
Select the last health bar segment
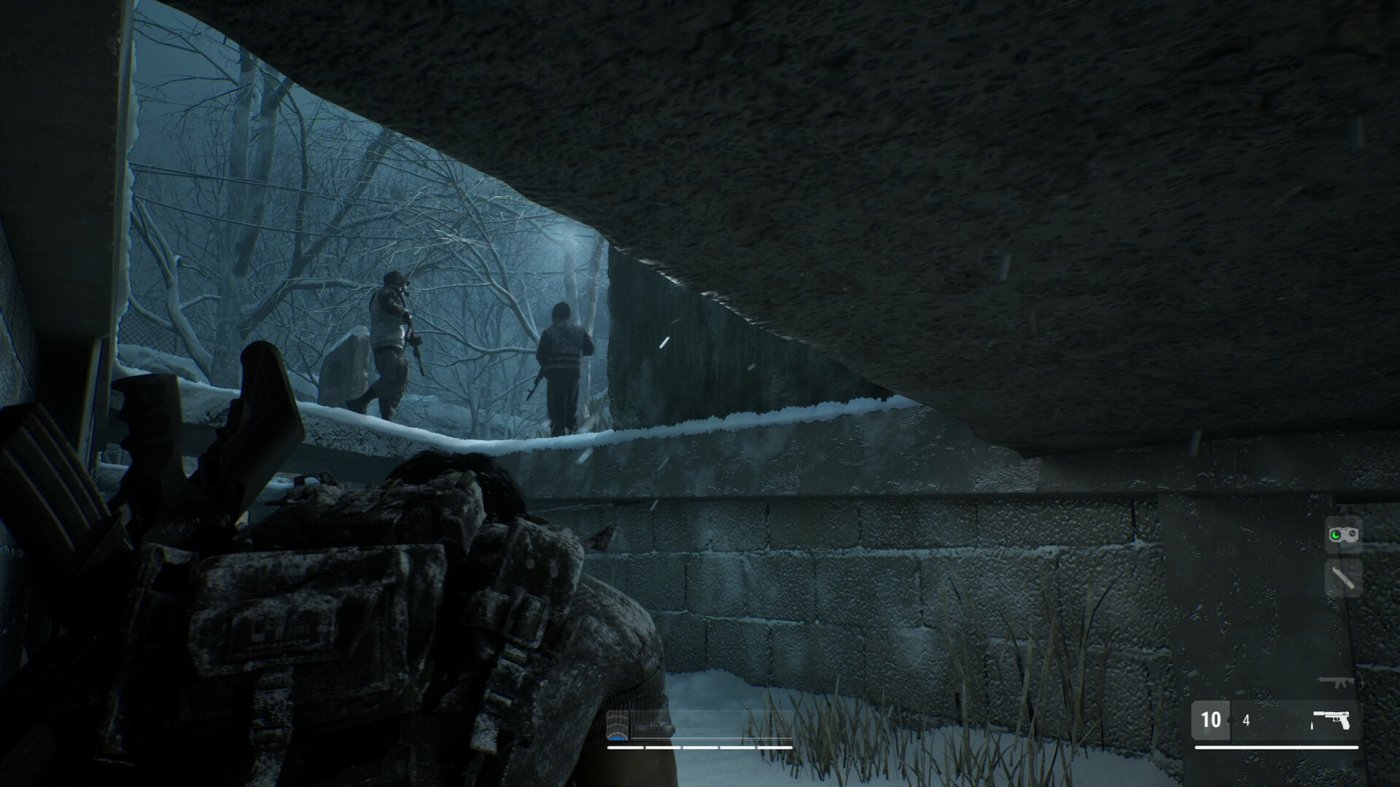pos(775,748)
